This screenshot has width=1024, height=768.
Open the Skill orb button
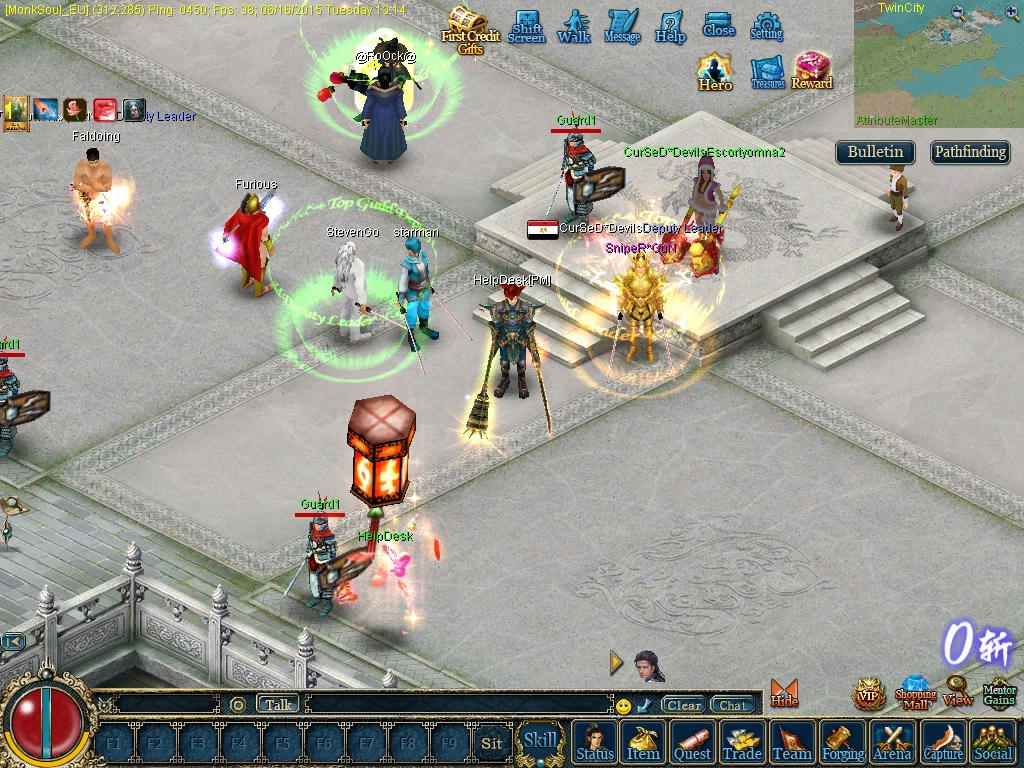[540, 741]
